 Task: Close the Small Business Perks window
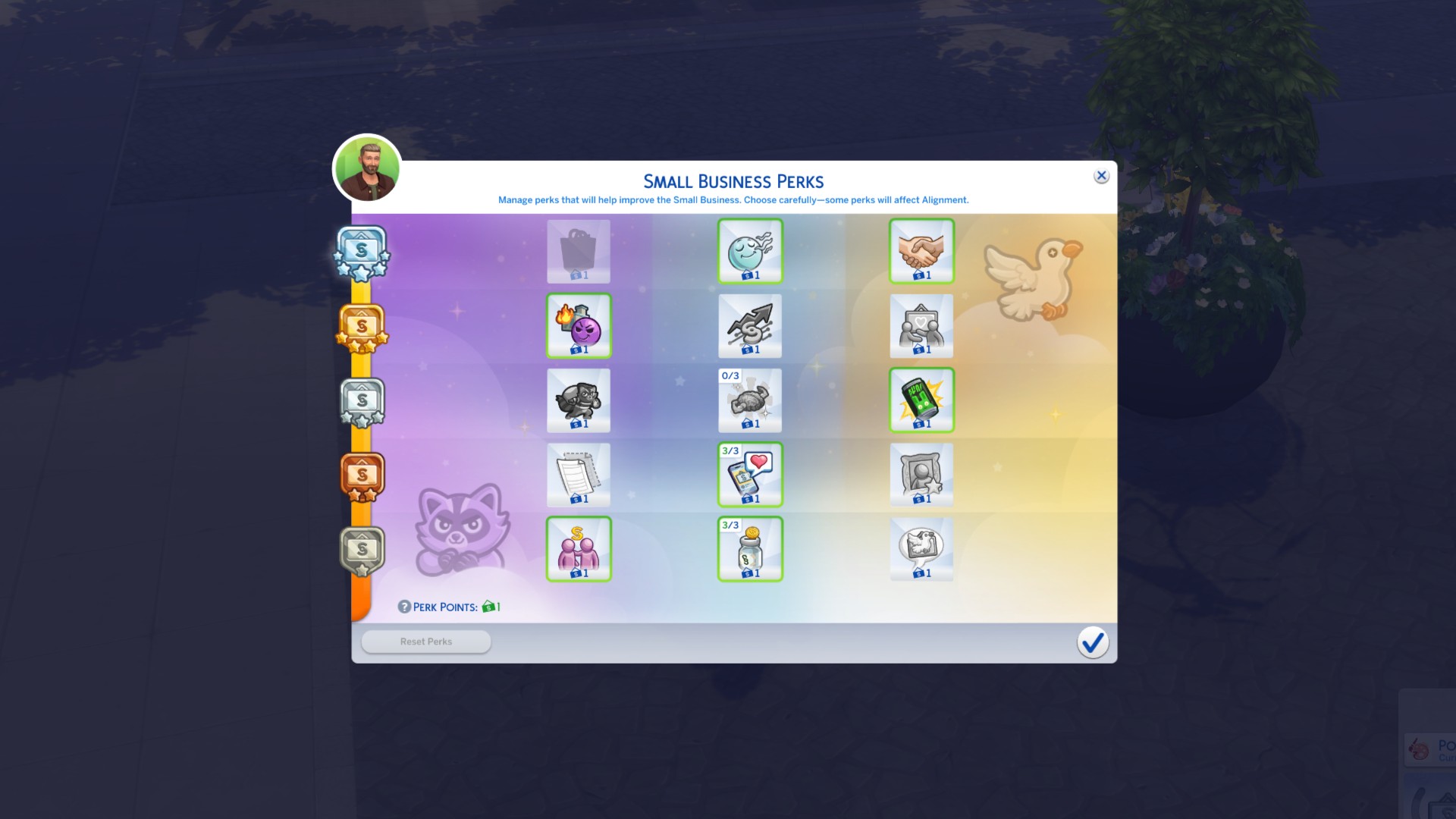(1101, 175)
